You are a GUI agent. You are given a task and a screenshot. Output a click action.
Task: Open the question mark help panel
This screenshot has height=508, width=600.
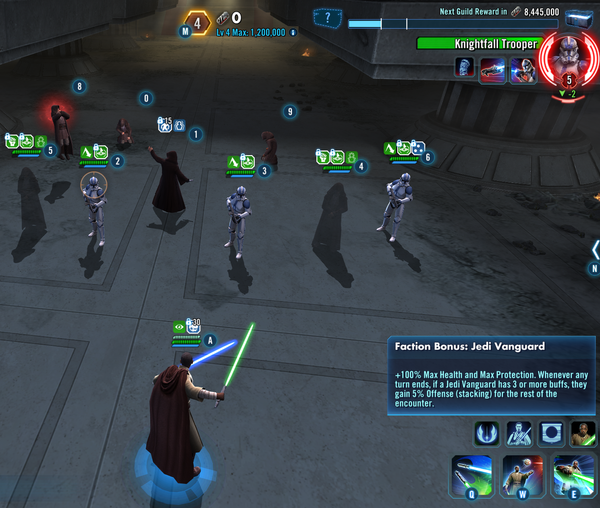click(x=327, y=18)
